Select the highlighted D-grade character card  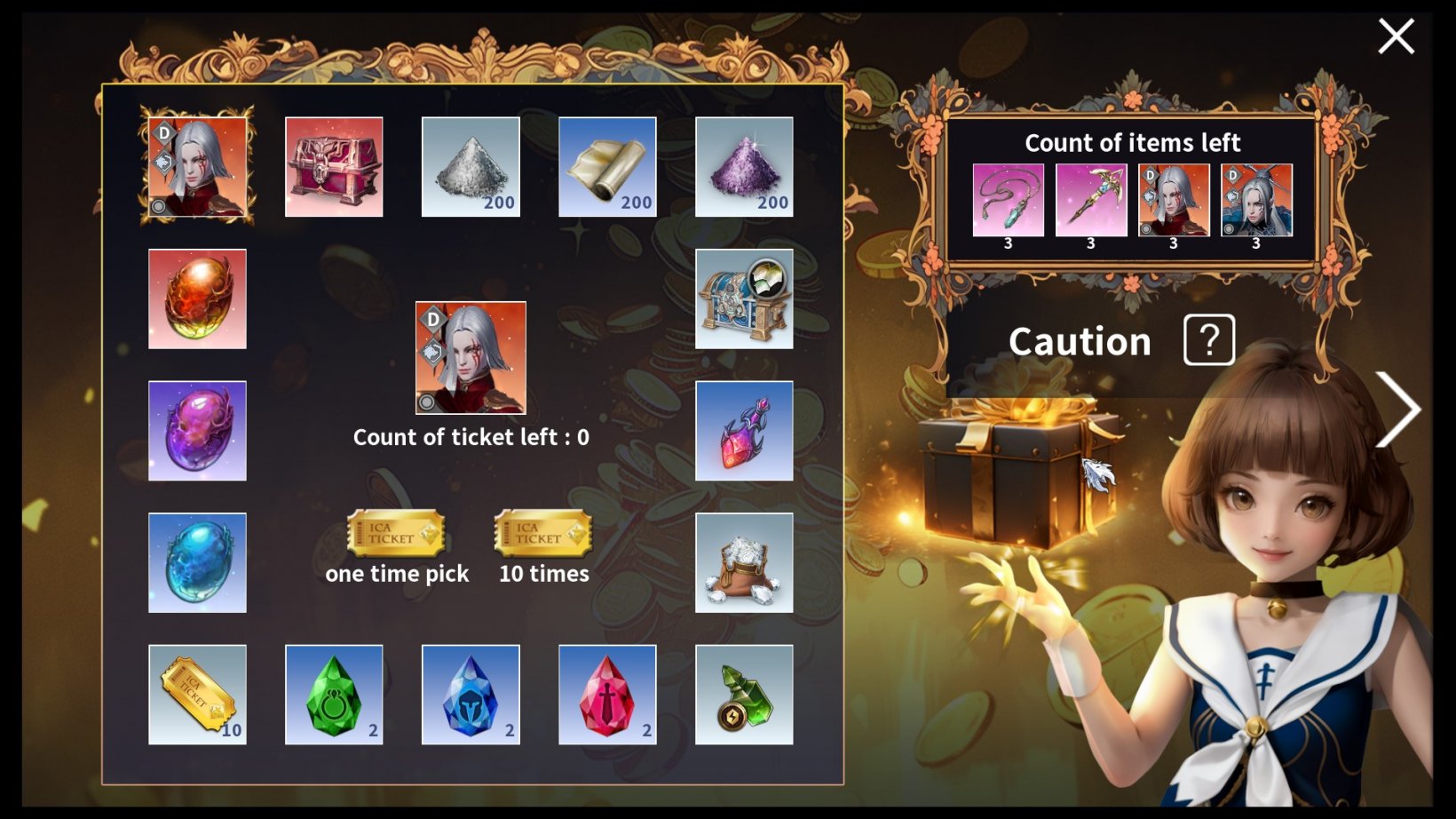point(197,167)
